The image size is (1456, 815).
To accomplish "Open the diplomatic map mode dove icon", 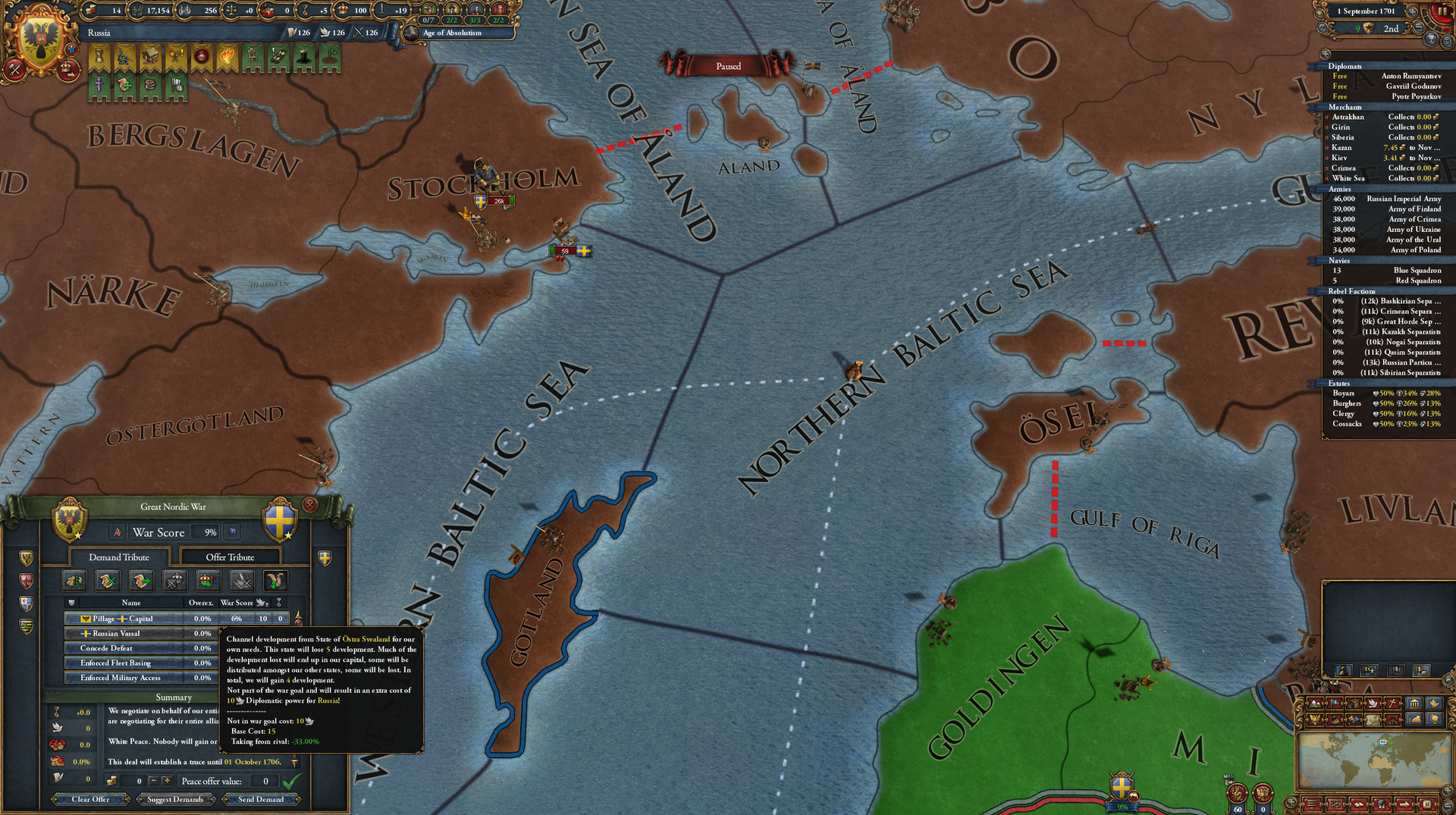I will (x=1373, y=703).
